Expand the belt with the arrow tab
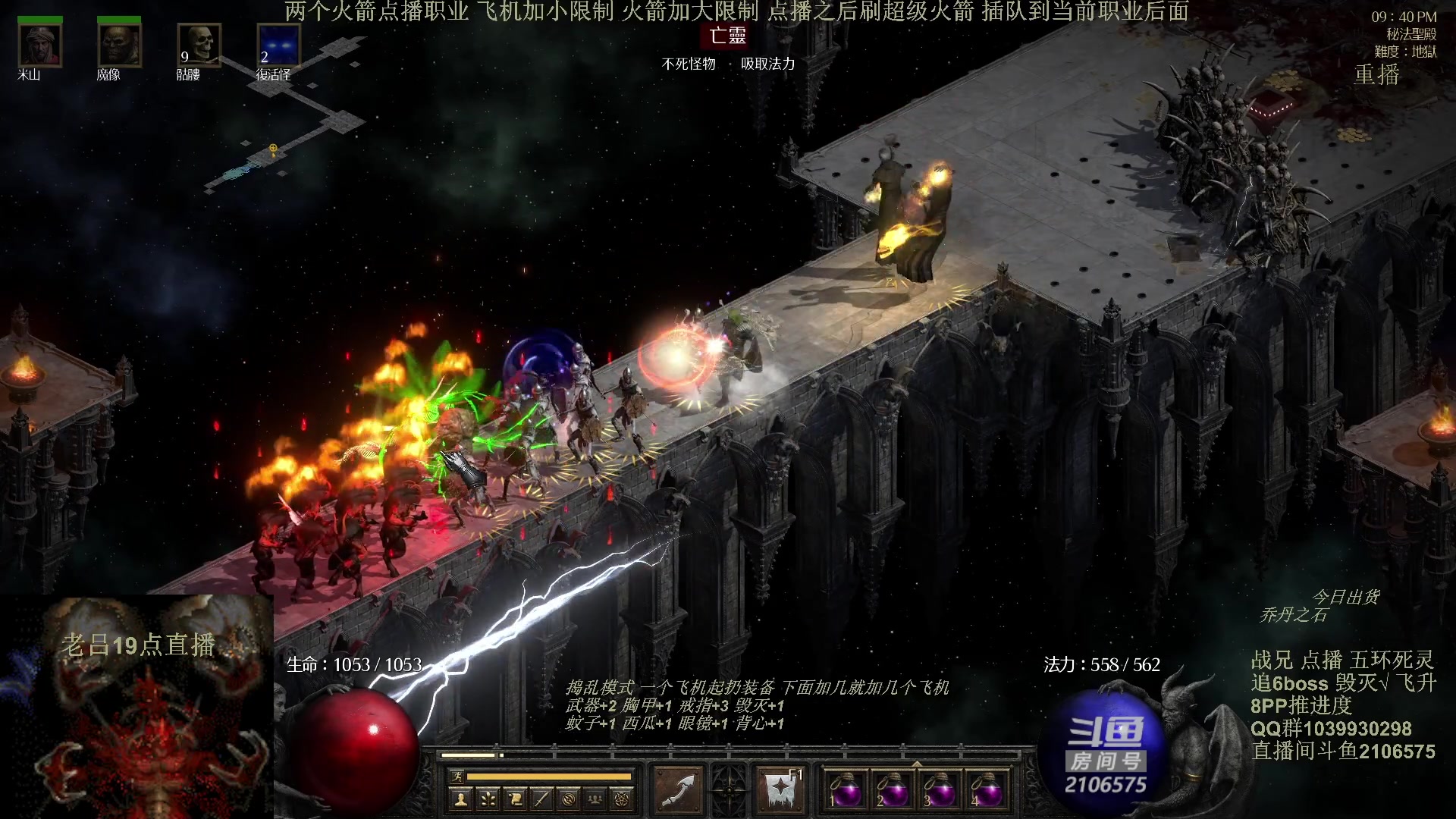The height and width of the screenshot is (819, 1456). pos(916,764)
